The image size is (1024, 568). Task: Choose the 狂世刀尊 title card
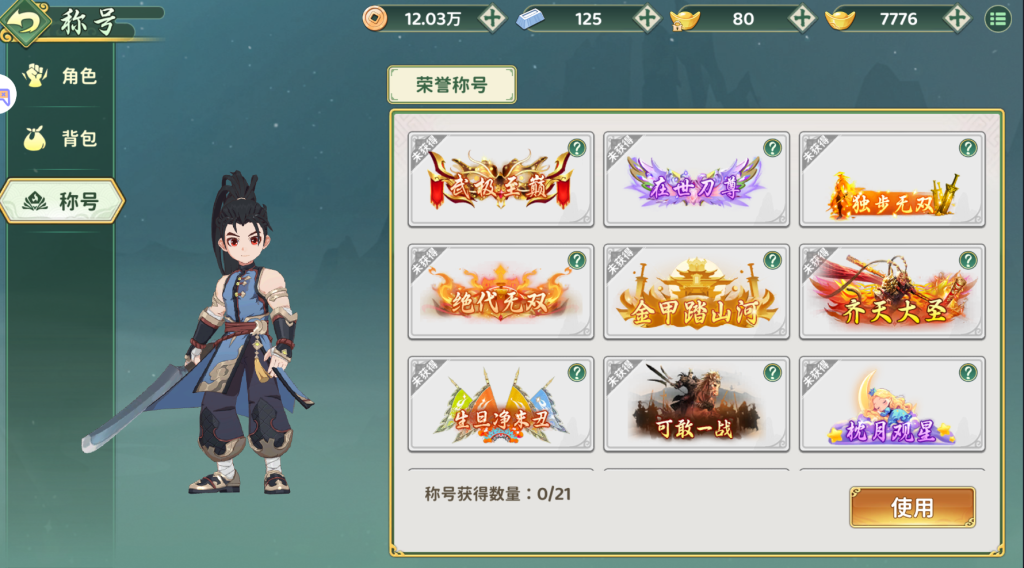[696, 180]
